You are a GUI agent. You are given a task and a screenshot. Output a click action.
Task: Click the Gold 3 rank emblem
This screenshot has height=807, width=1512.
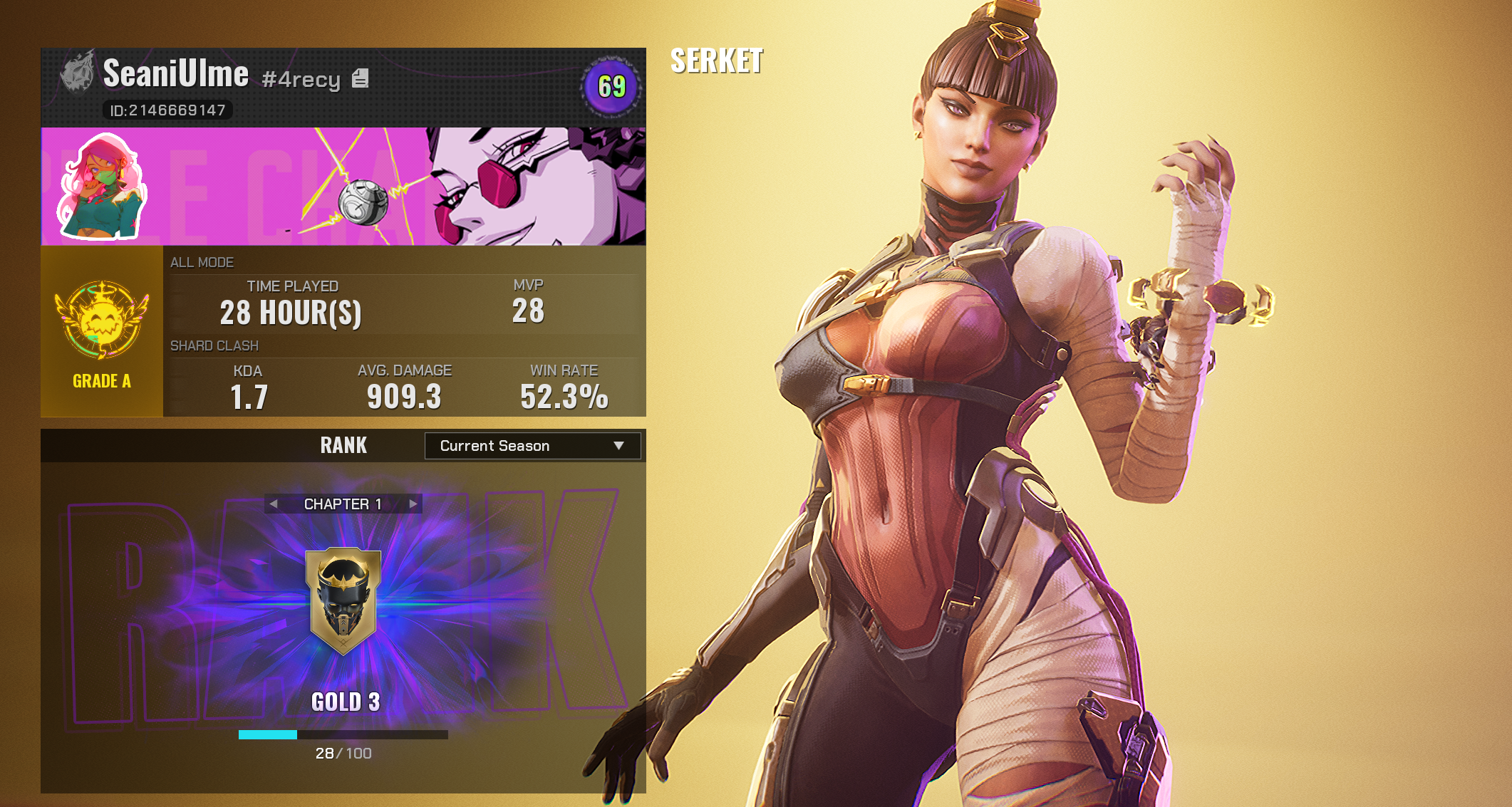(x=343, y=600)
